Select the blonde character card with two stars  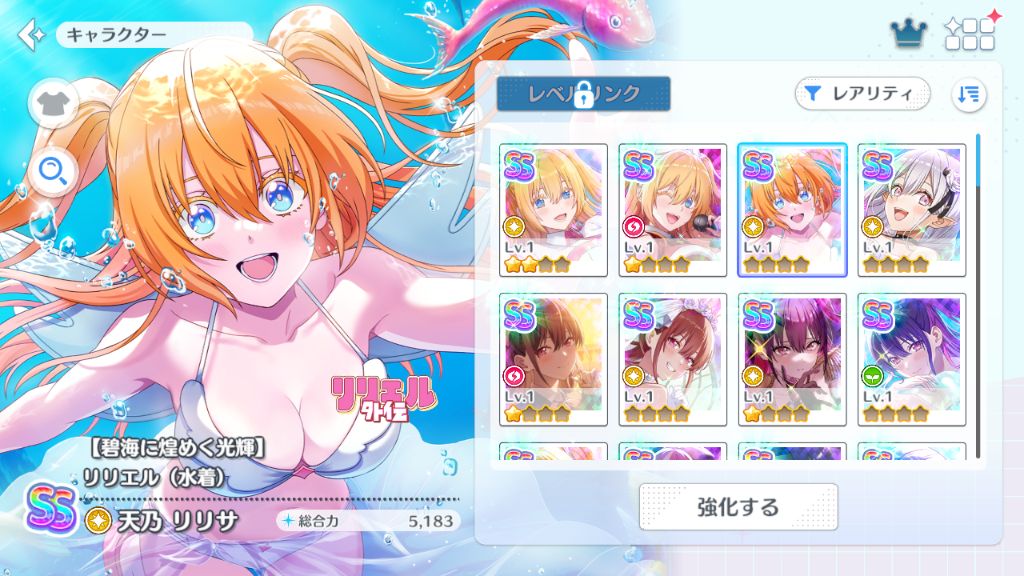pyautogui.click(x=554, y=210)
